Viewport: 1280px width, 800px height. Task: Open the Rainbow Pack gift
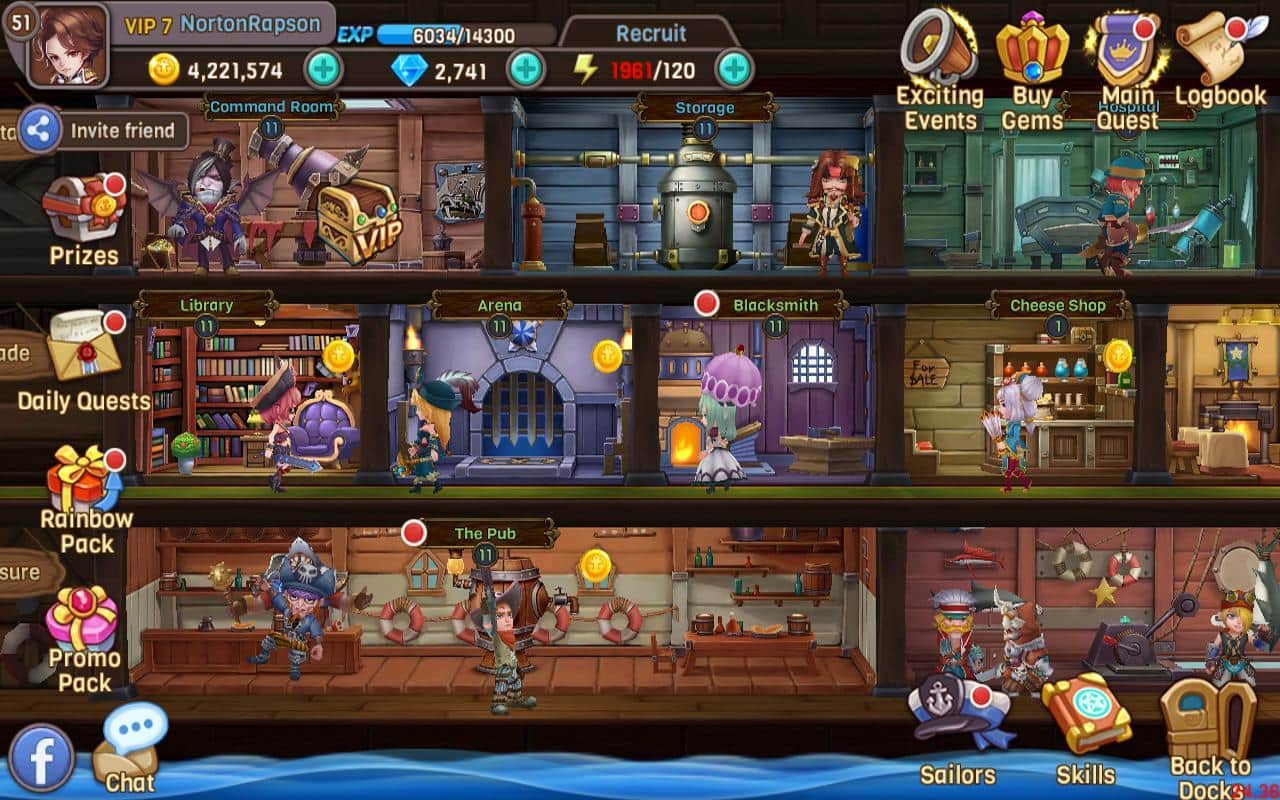[x=84, y=480]
